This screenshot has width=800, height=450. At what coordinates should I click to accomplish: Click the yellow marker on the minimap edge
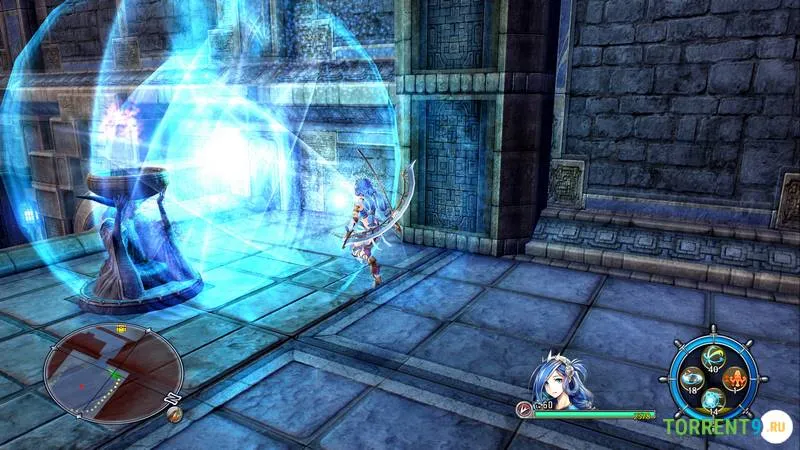121,329
